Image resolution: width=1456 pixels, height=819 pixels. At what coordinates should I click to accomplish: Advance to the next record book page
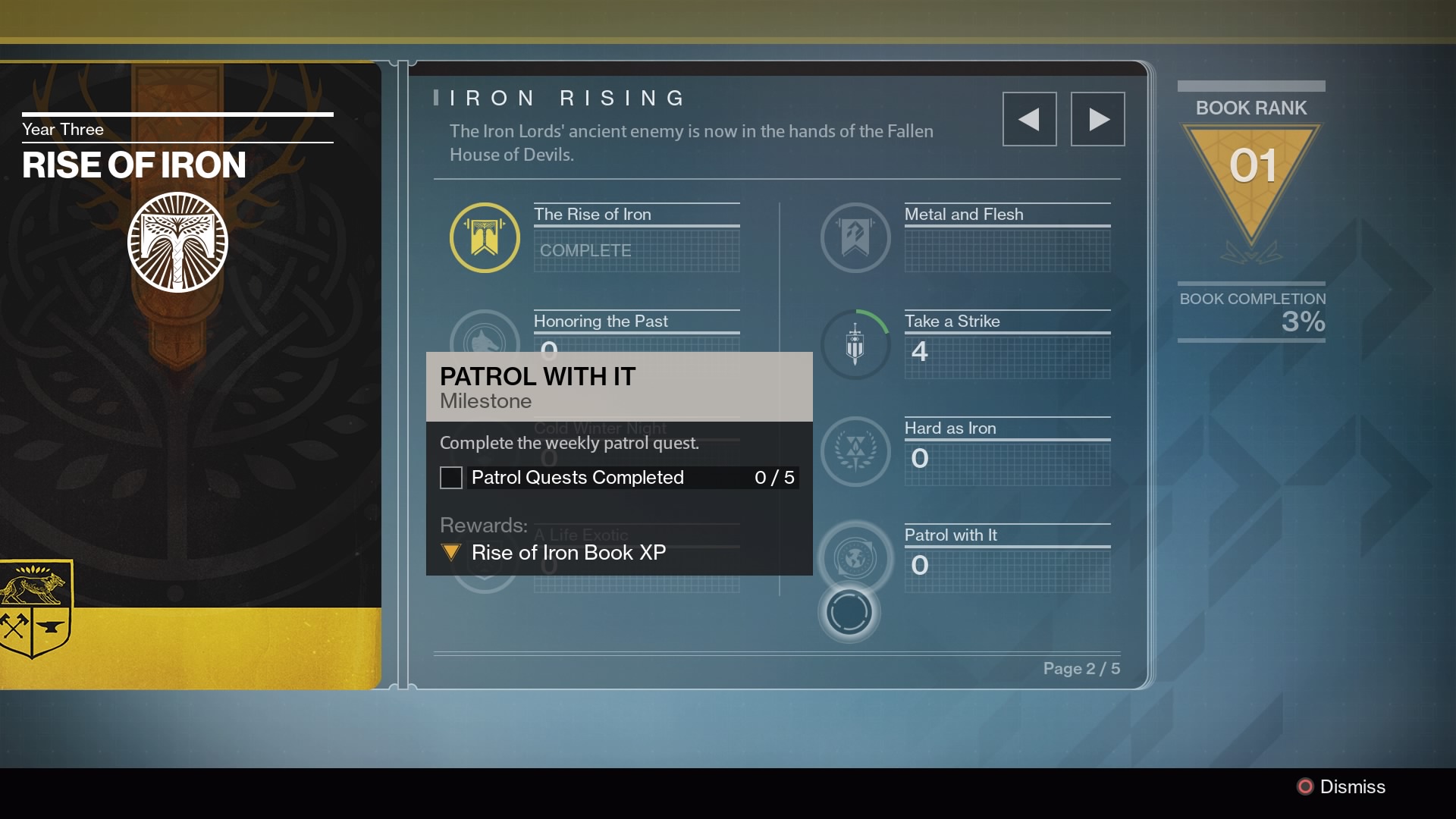pyautogui.click(x=1097, y=119)
